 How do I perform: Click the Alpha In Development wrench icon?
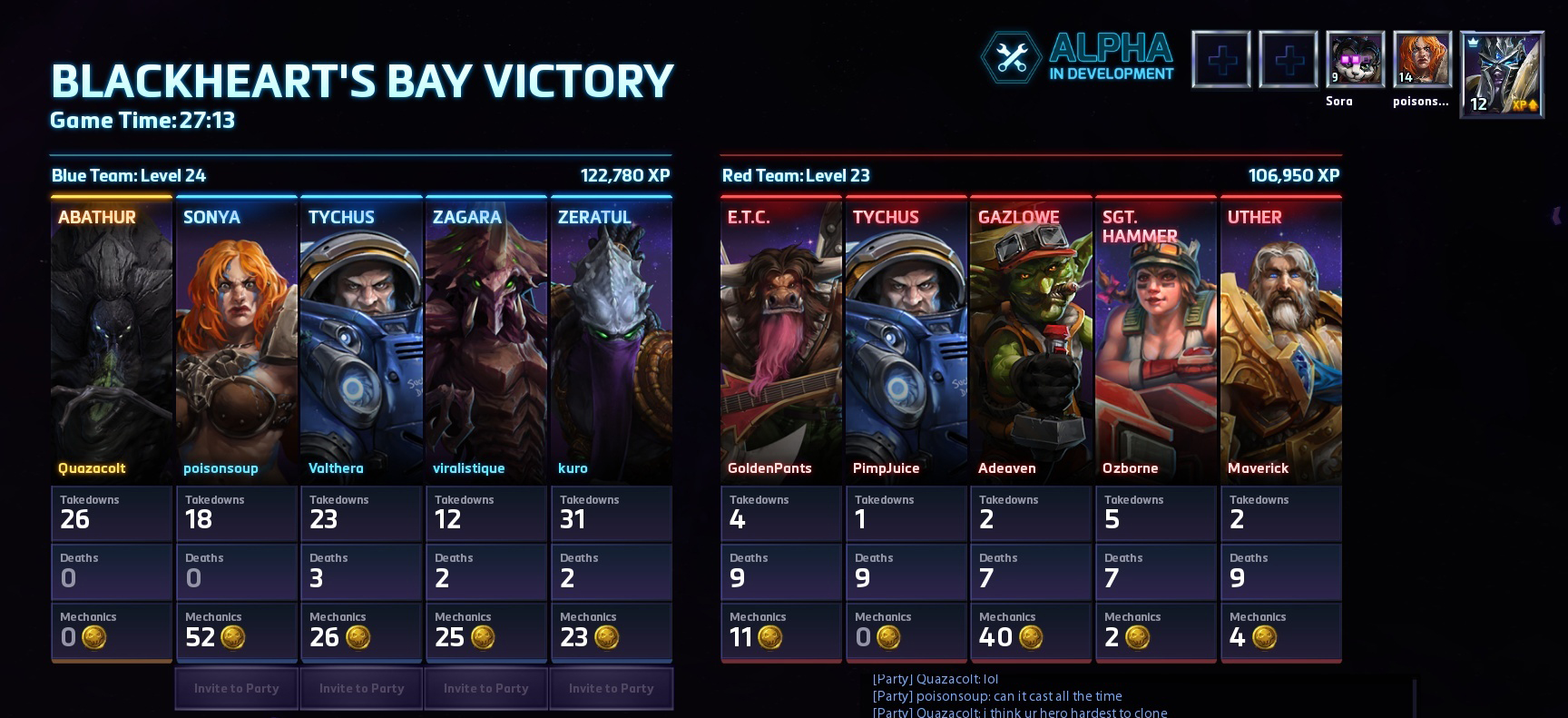tap(1010, 58)
